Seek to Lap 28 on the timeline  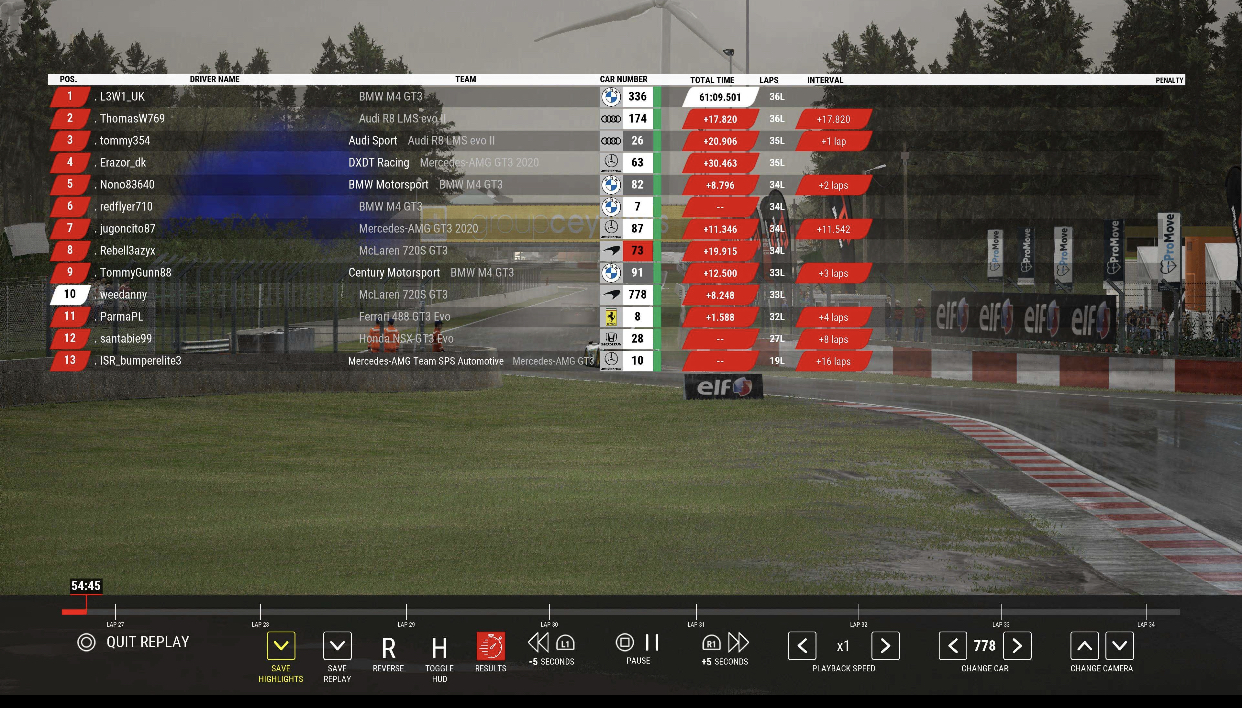[x=260, y=611]
